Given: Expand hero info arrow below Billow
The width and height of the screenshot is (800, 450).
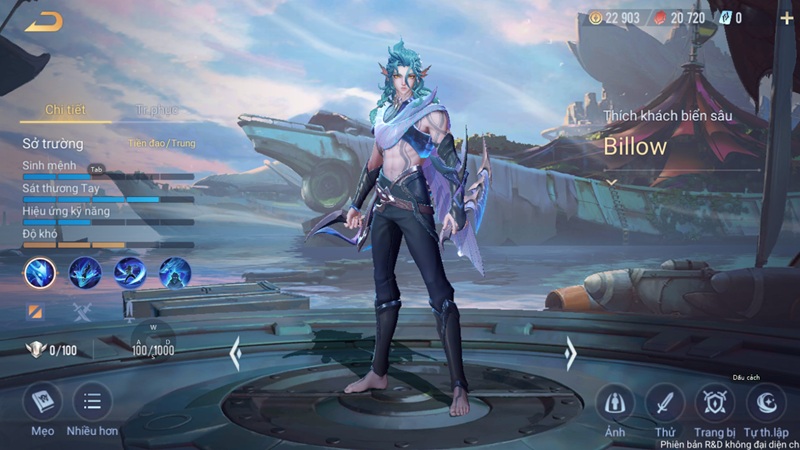Looking at the screenshot, I should [612, 183].
